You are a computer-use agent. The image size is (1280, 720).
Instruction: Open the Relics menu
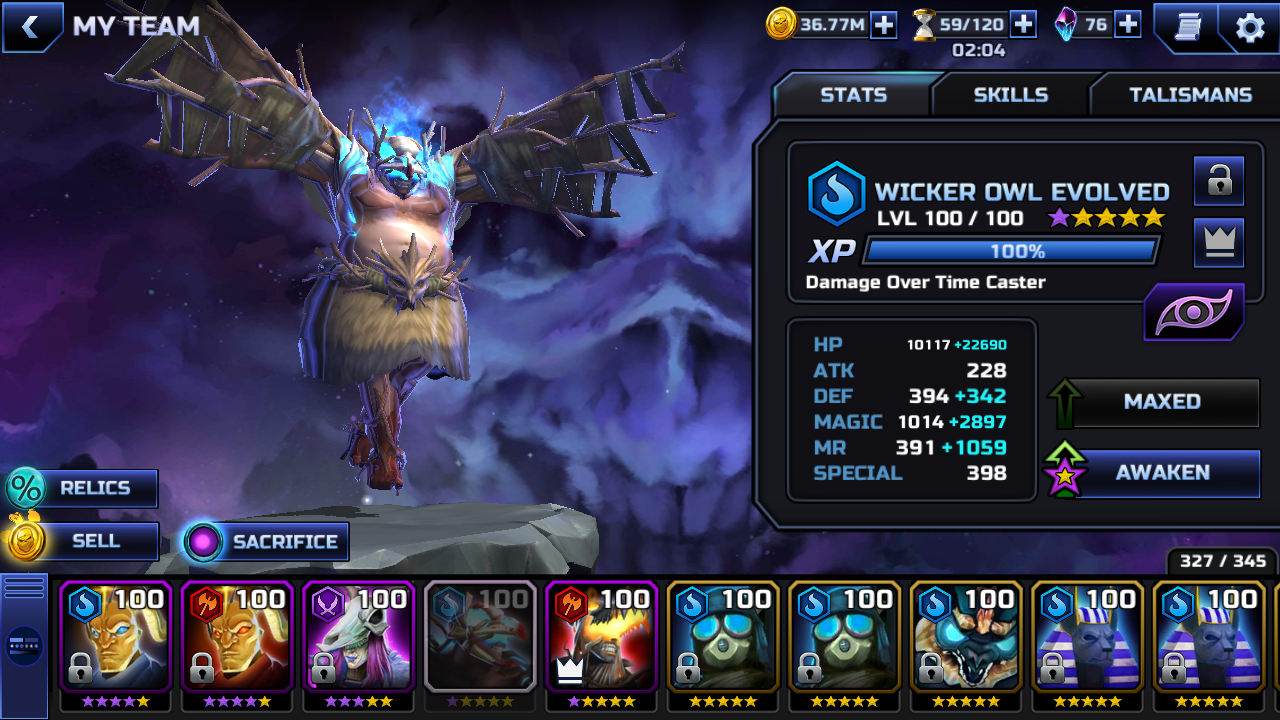[x=84, y=488]
